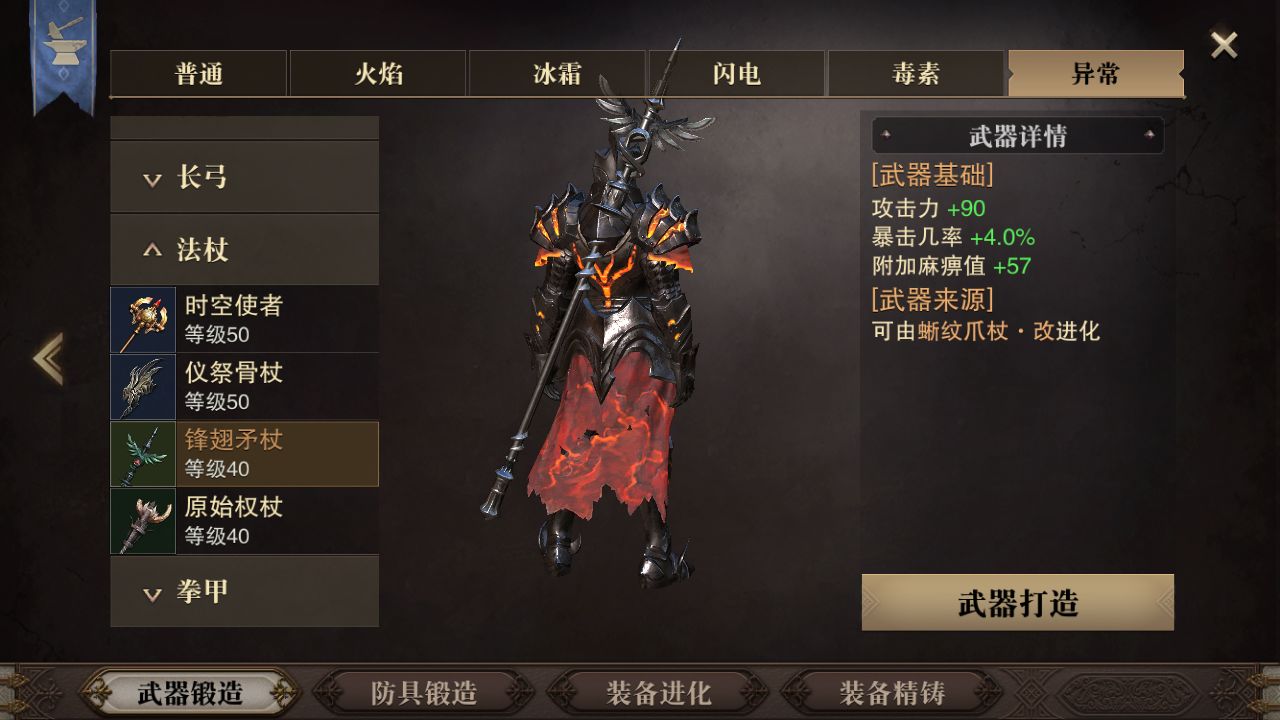Screen dimensions: 1280x720
Task: Pick the 原始权杖 staff entry
Action: [244, 520]
